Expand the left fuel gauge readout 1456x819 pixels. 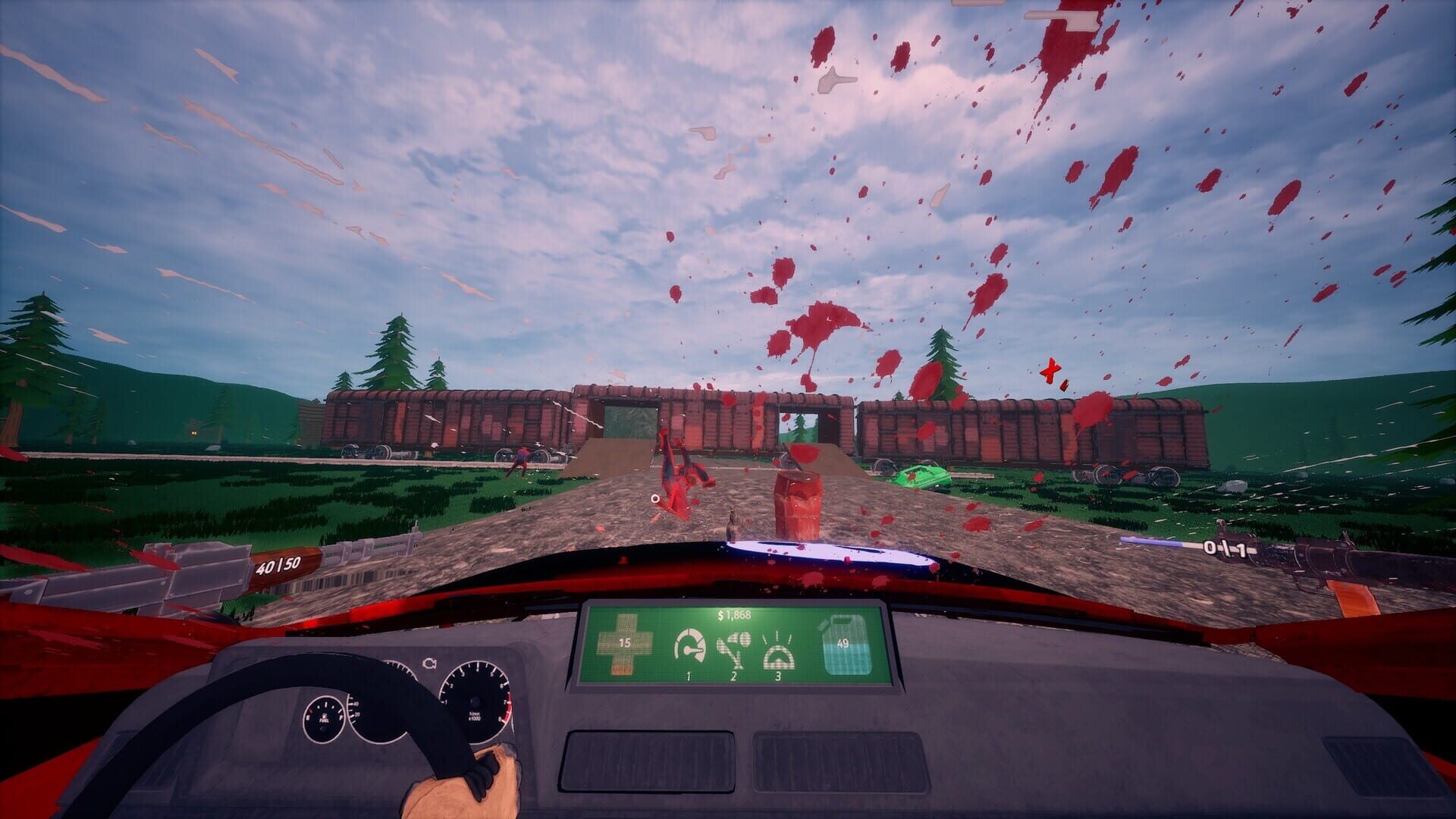pyautogui.click(x=325, y=718)
